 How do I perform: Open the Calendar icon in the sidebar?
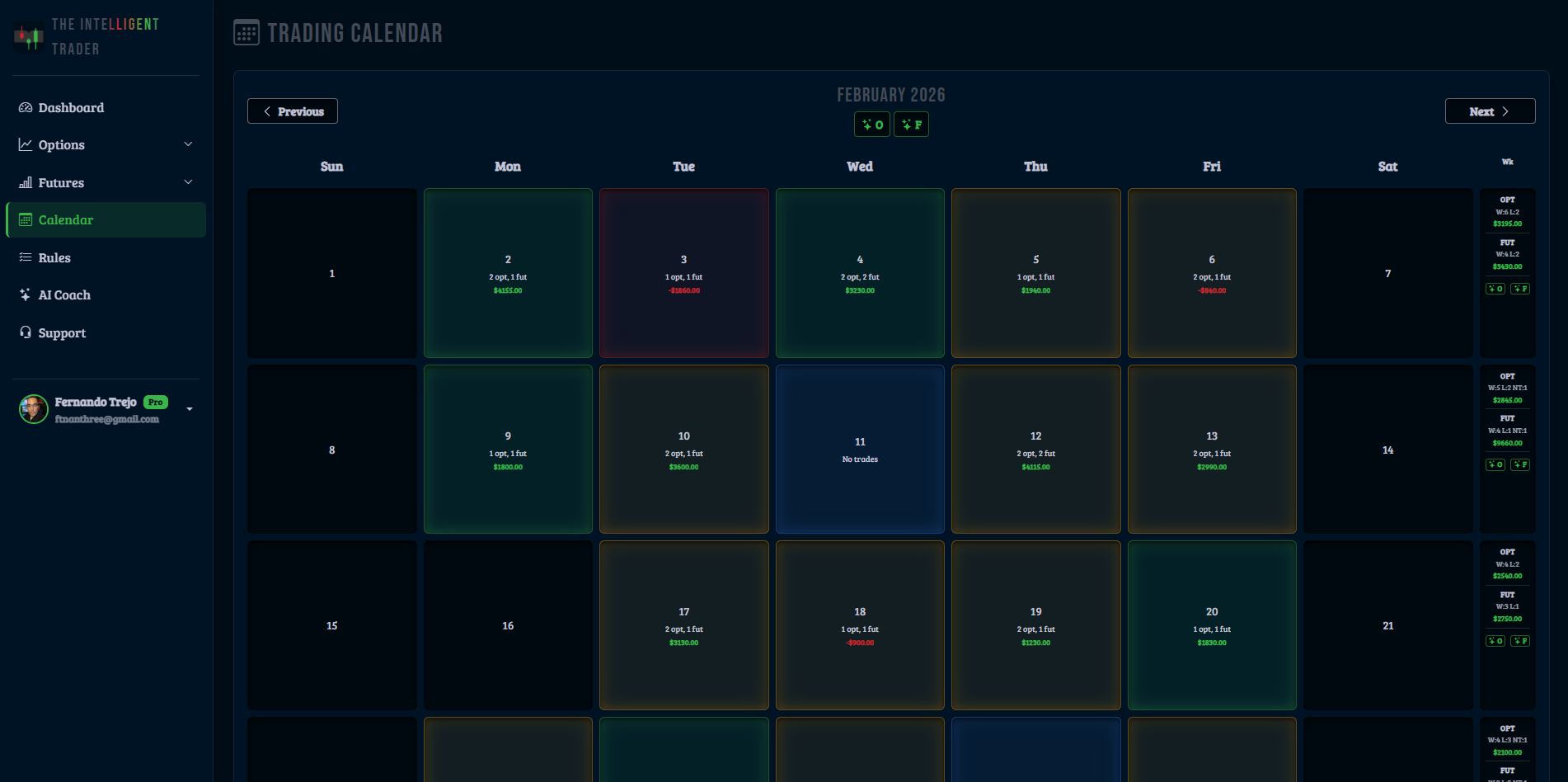[26, 219]
